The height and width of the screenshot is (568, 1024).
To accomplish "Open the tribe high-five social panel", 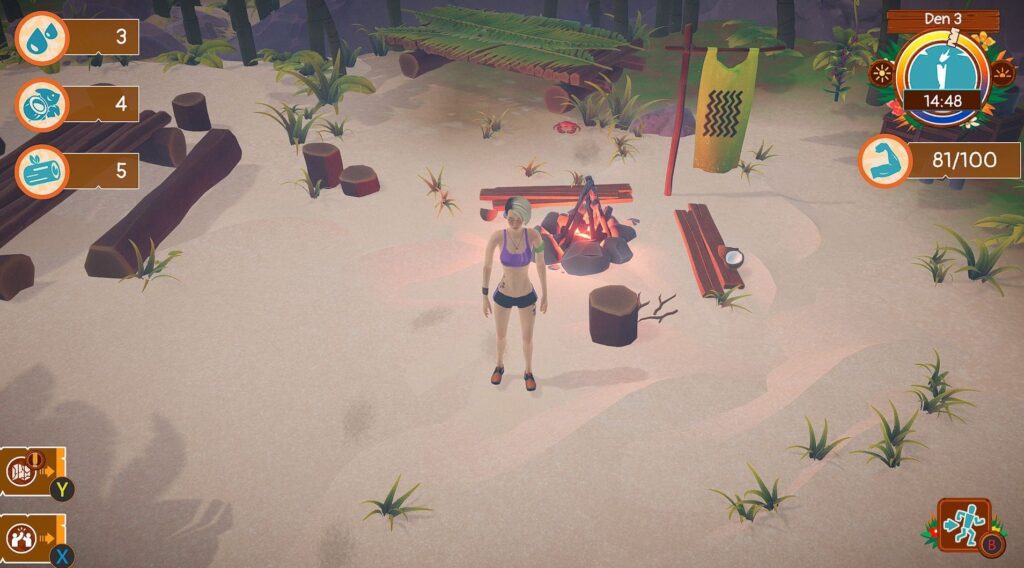I will [24, 537].
